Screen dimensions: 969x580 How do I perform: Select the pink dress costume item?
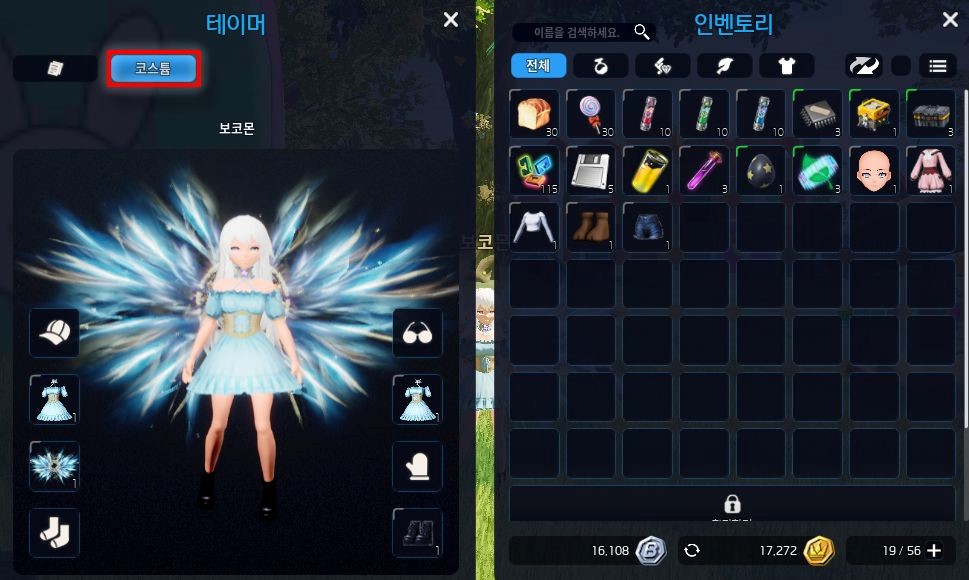click(x=930, y=170)
